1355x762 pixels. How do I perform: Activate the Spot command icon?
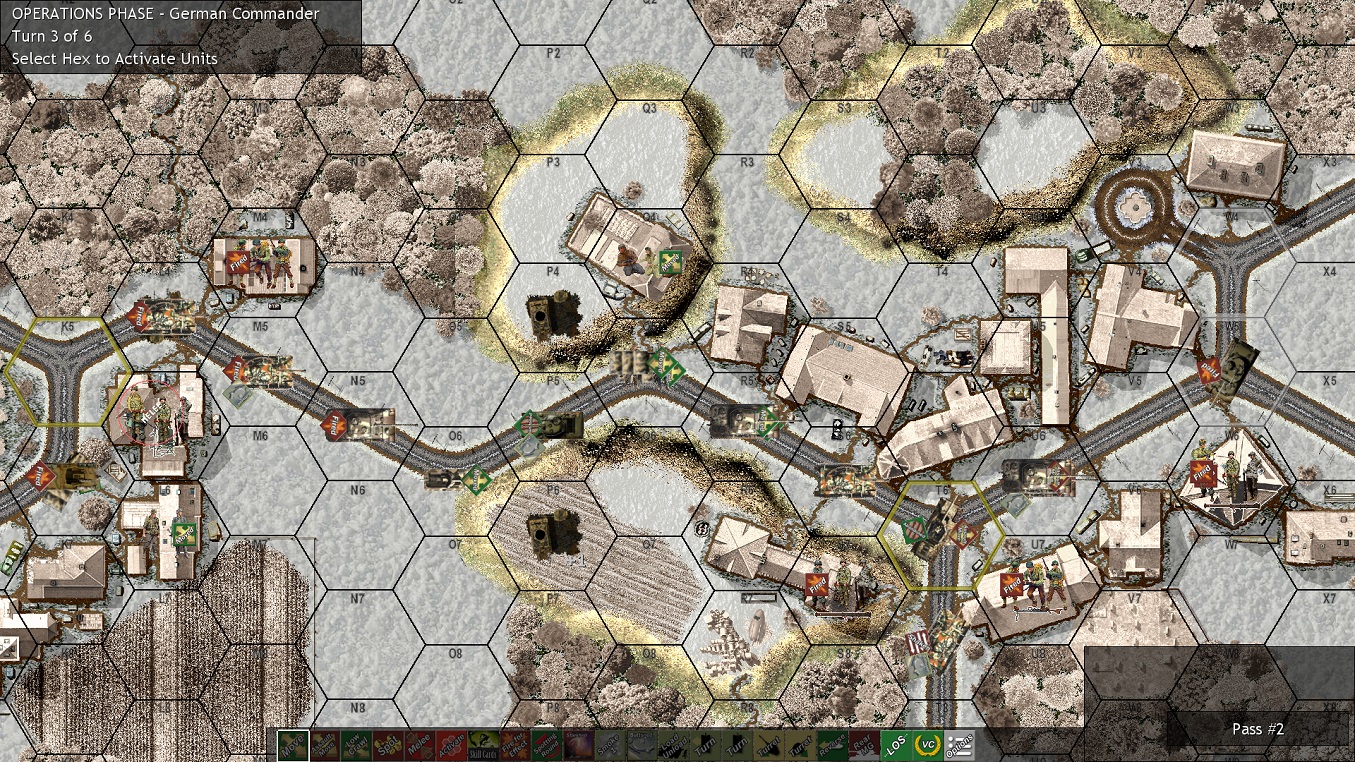387,744
